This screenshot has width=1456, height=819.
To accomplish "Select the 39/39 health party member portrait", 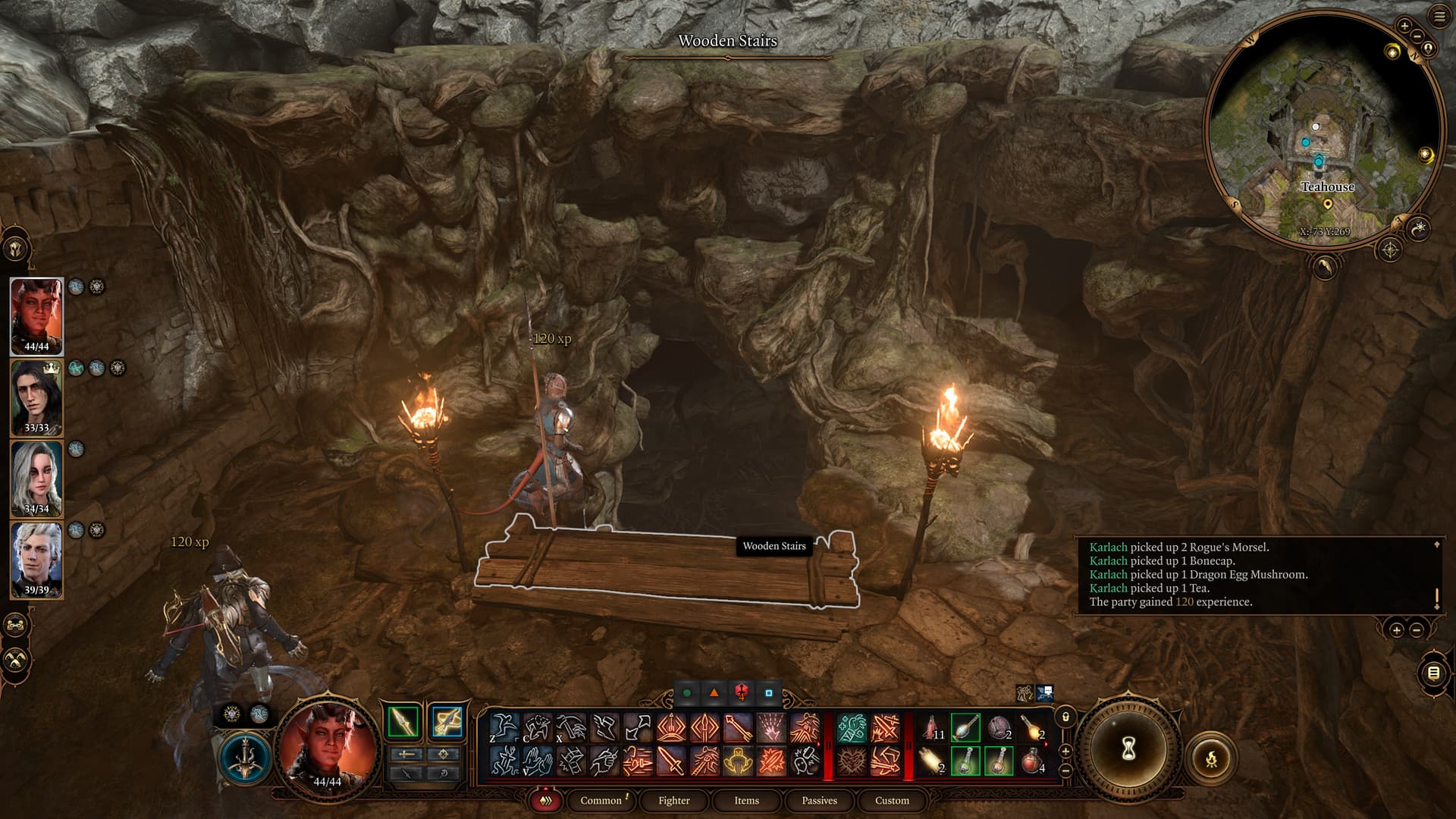I will click(x=36, y=560).
